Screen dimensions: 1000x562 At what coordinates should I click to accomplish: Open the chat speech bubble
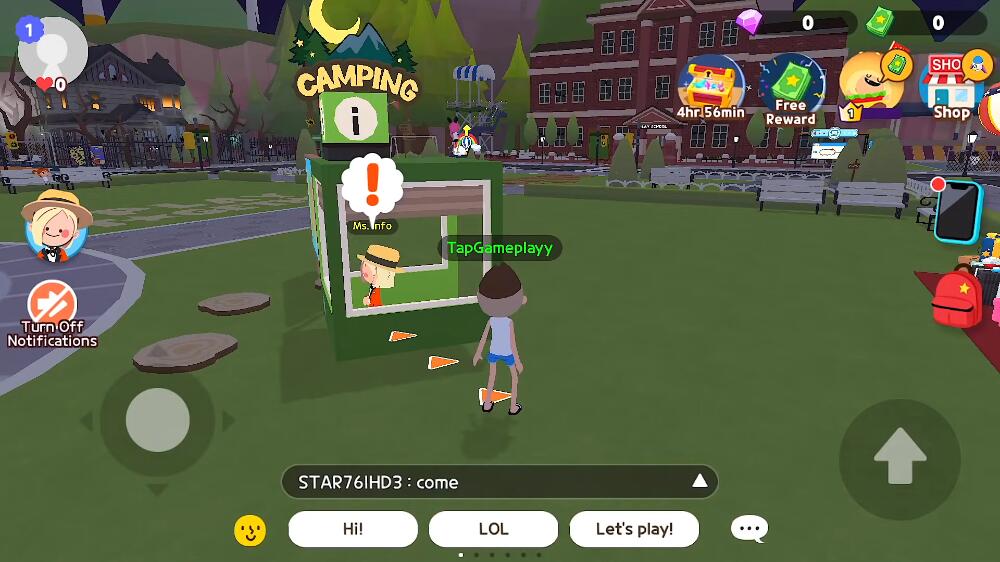tap(749, 529)
